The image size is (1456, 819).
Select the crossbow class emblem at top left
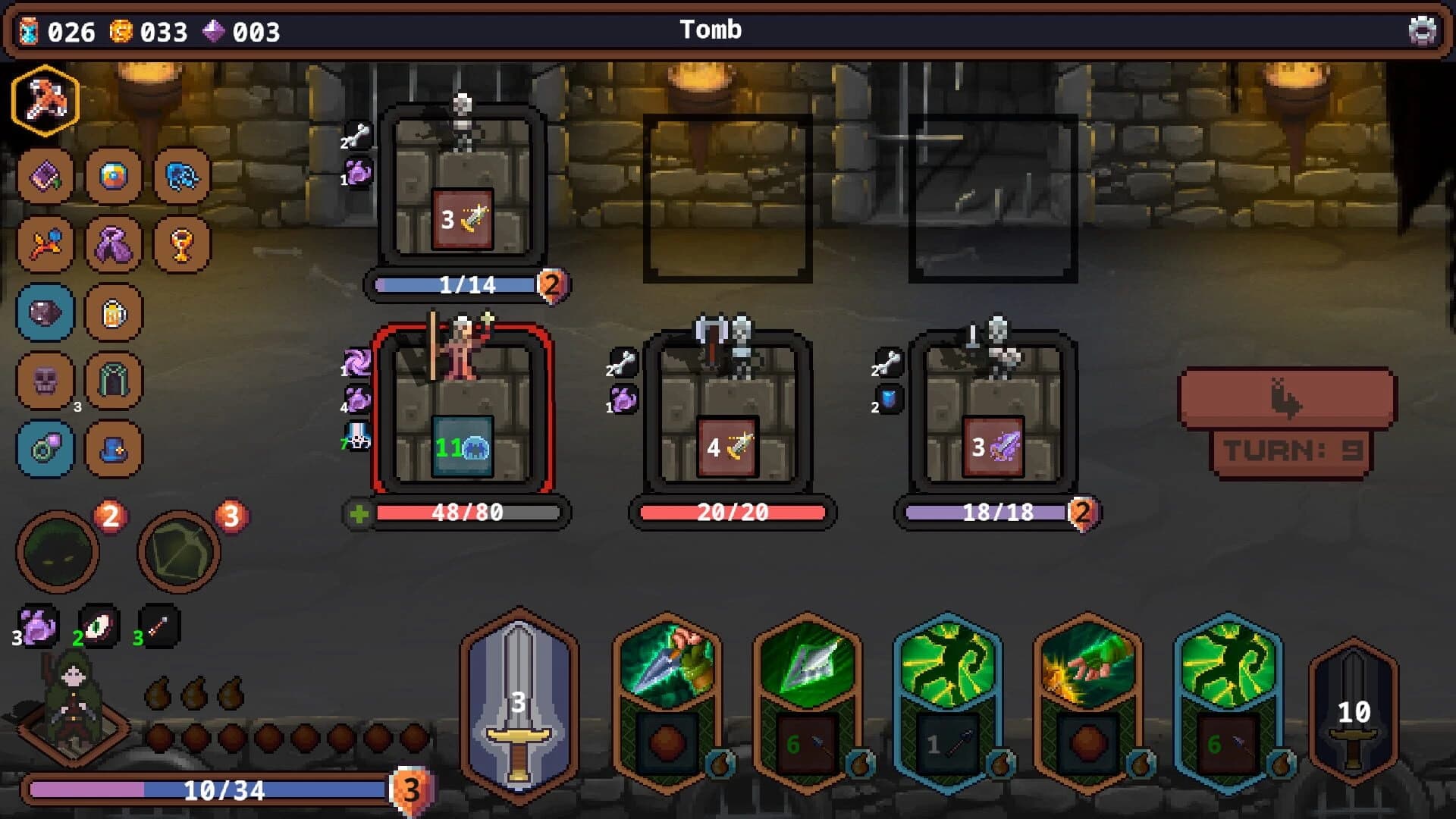click(x=44, y=104)
